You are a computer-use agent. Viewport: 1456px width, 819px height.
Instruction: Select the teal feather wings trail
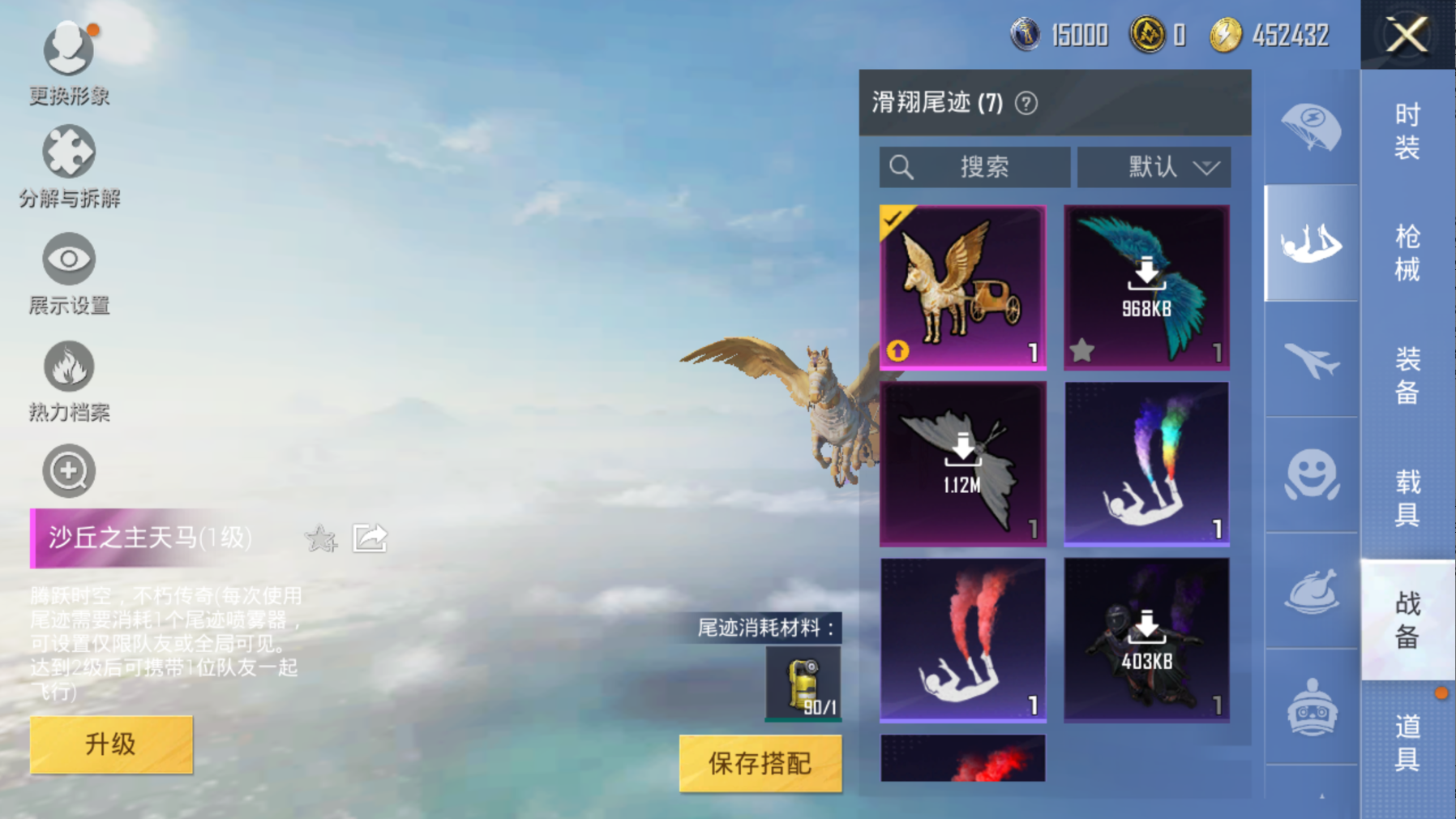tap(1146, 287)
